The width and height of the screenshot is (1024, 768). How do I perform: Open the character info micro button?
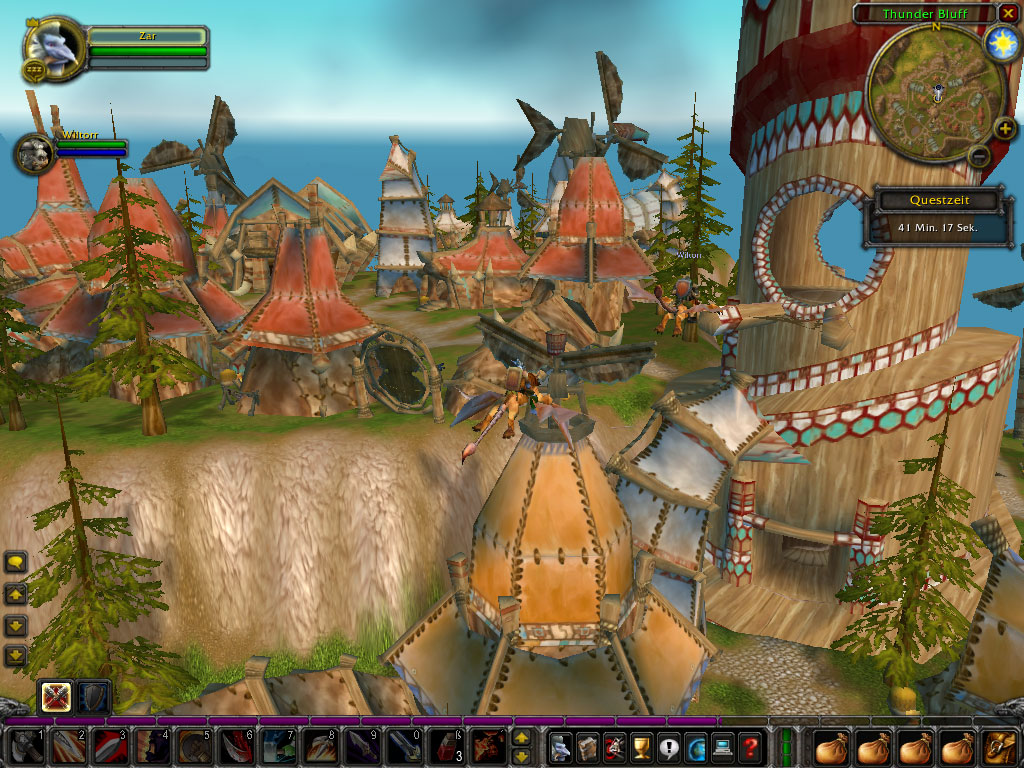[x=561, y=747]
